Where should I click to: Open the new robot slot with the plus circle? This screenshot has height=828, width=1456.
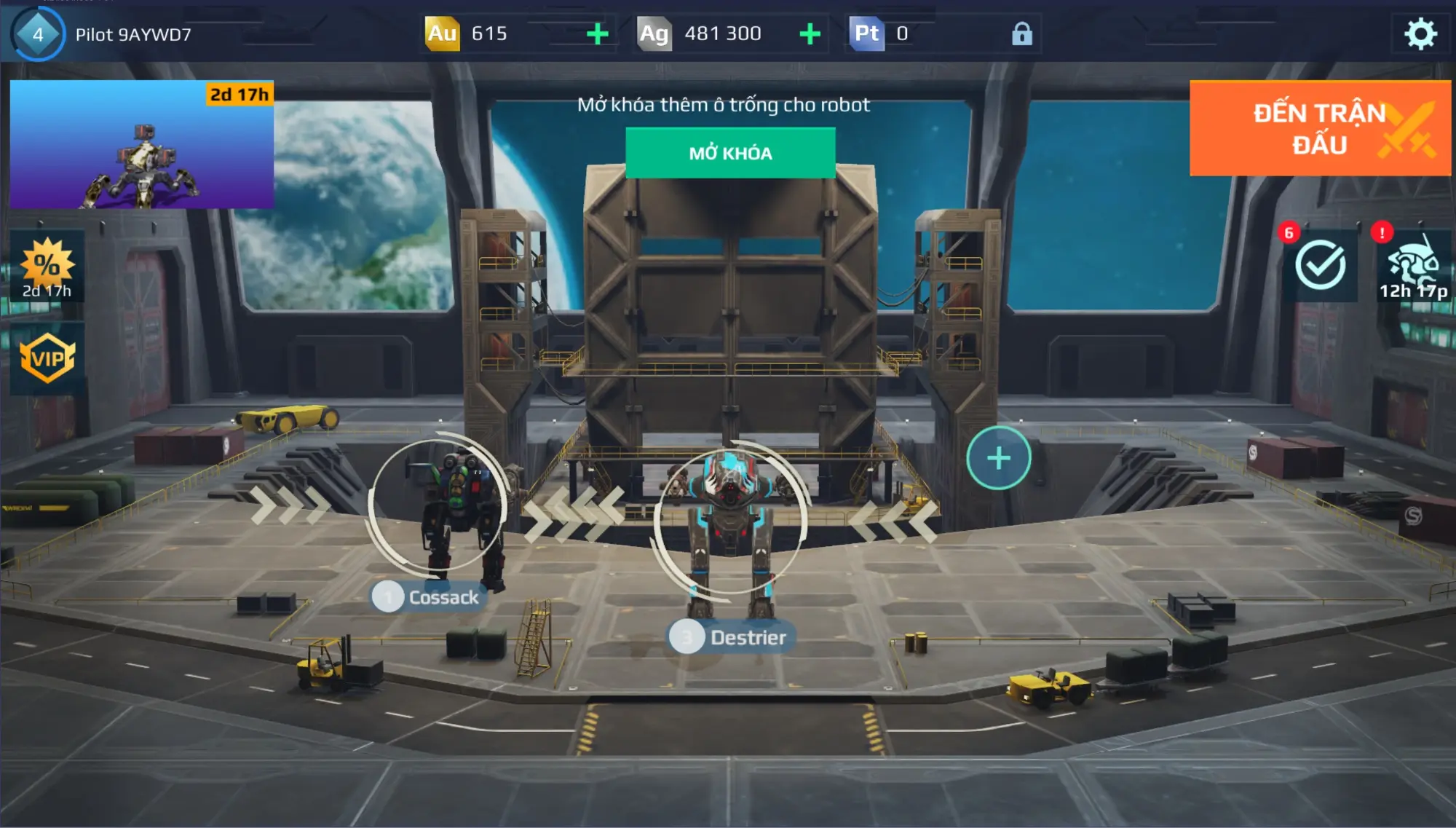pyautogui.click(x=997, y=457)
